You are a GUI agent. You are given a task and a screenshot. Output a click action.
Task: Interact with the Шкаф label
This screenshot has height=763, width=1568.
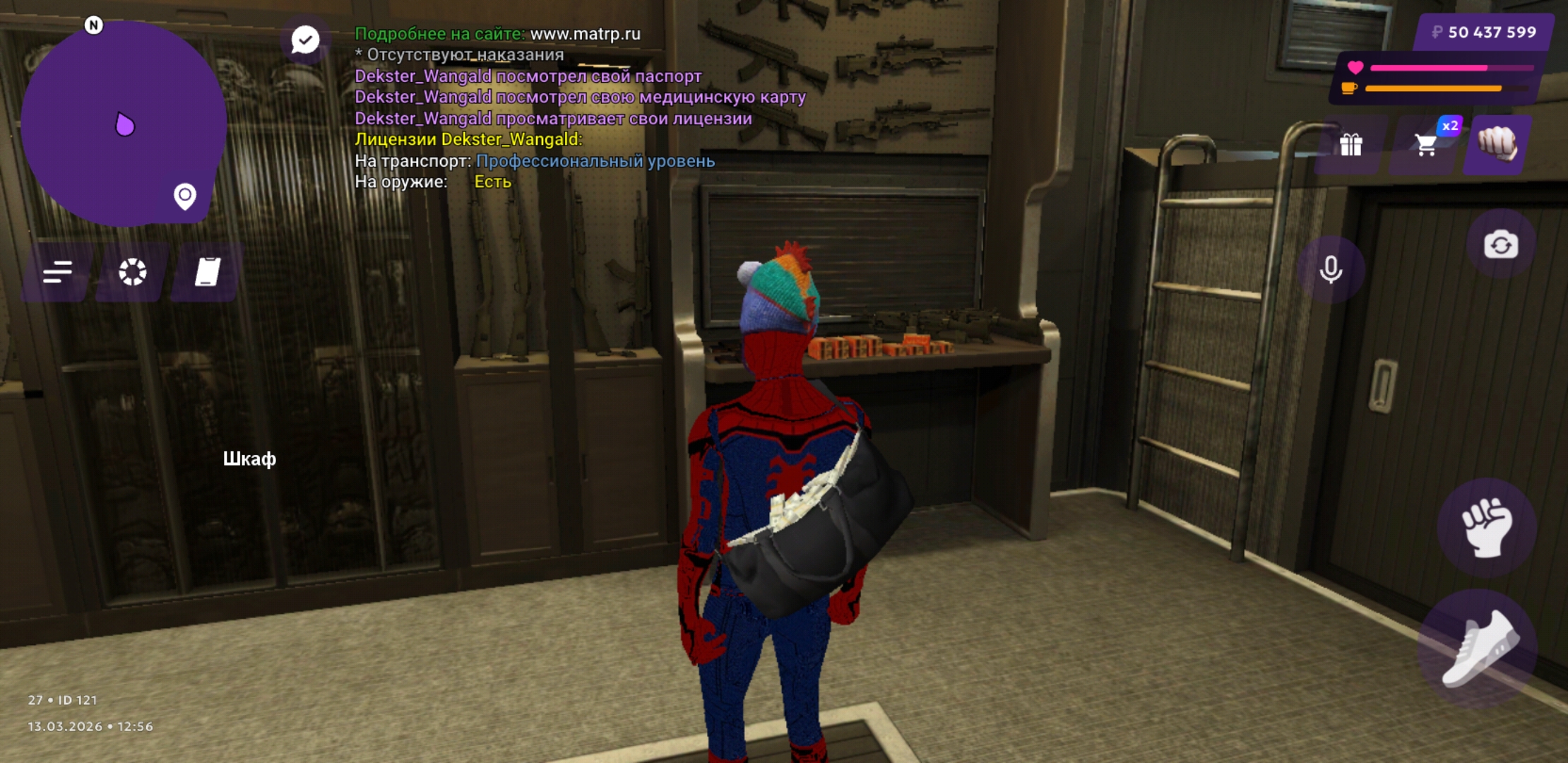point(249,459)
